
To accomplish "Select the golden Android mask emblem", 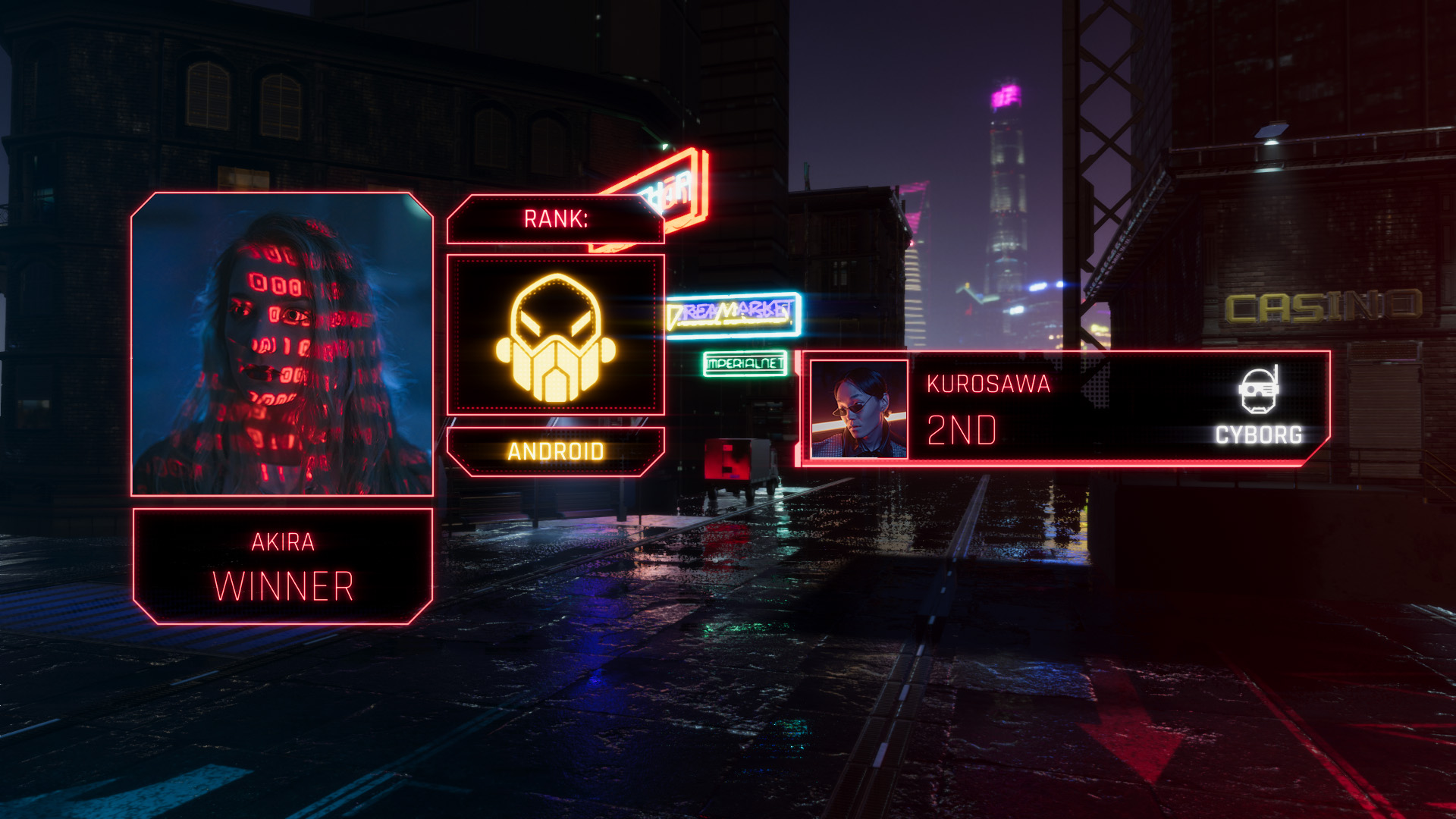I will point(555,337).
